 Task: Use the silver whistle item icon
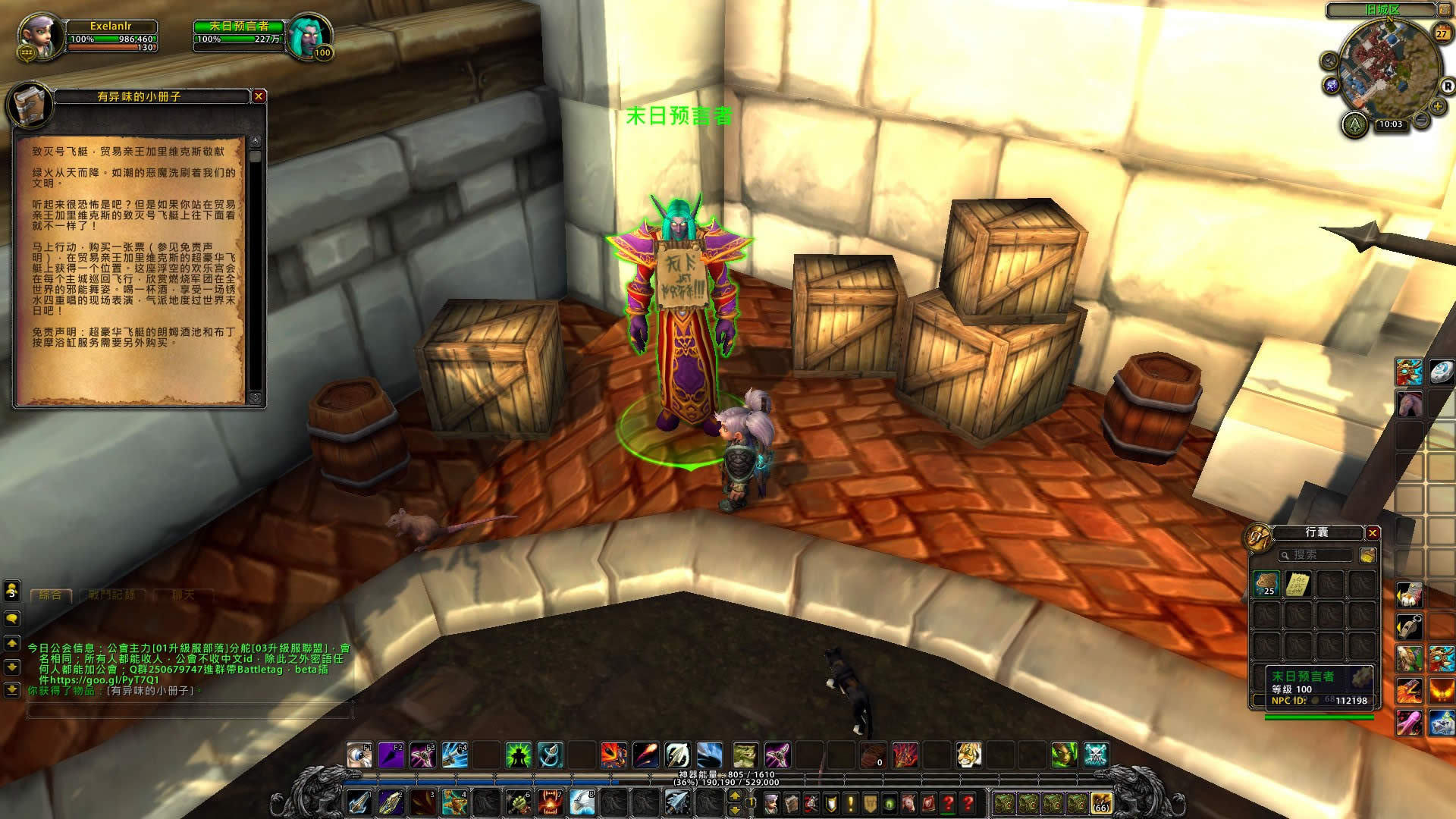(x=1409, y=627)
